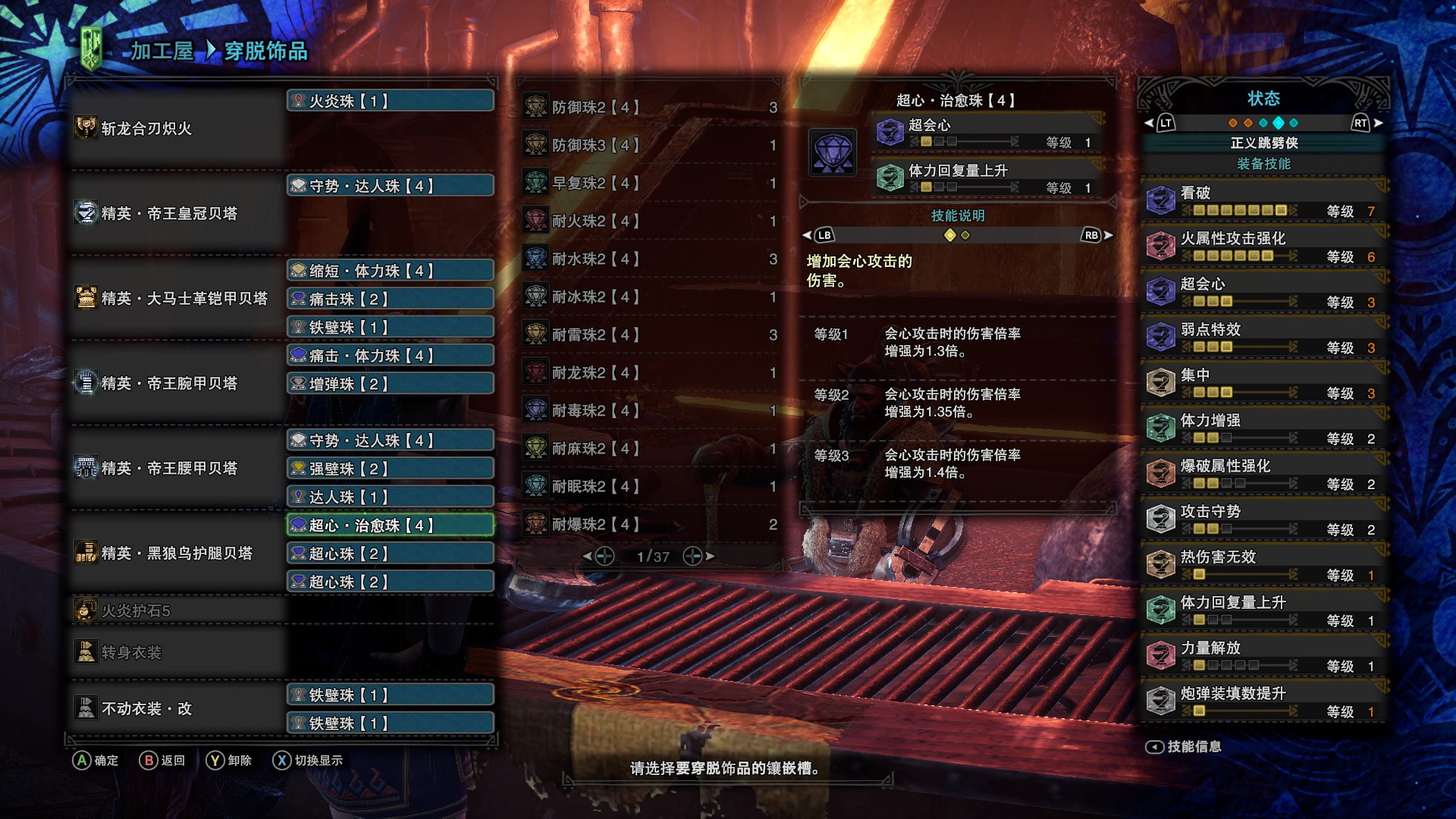The height and width of the screenshot is (819, 1456).
Task: Choose the 精英・帝王皇冠贝塔 helmet row
Action: click(x=178, y=213)
